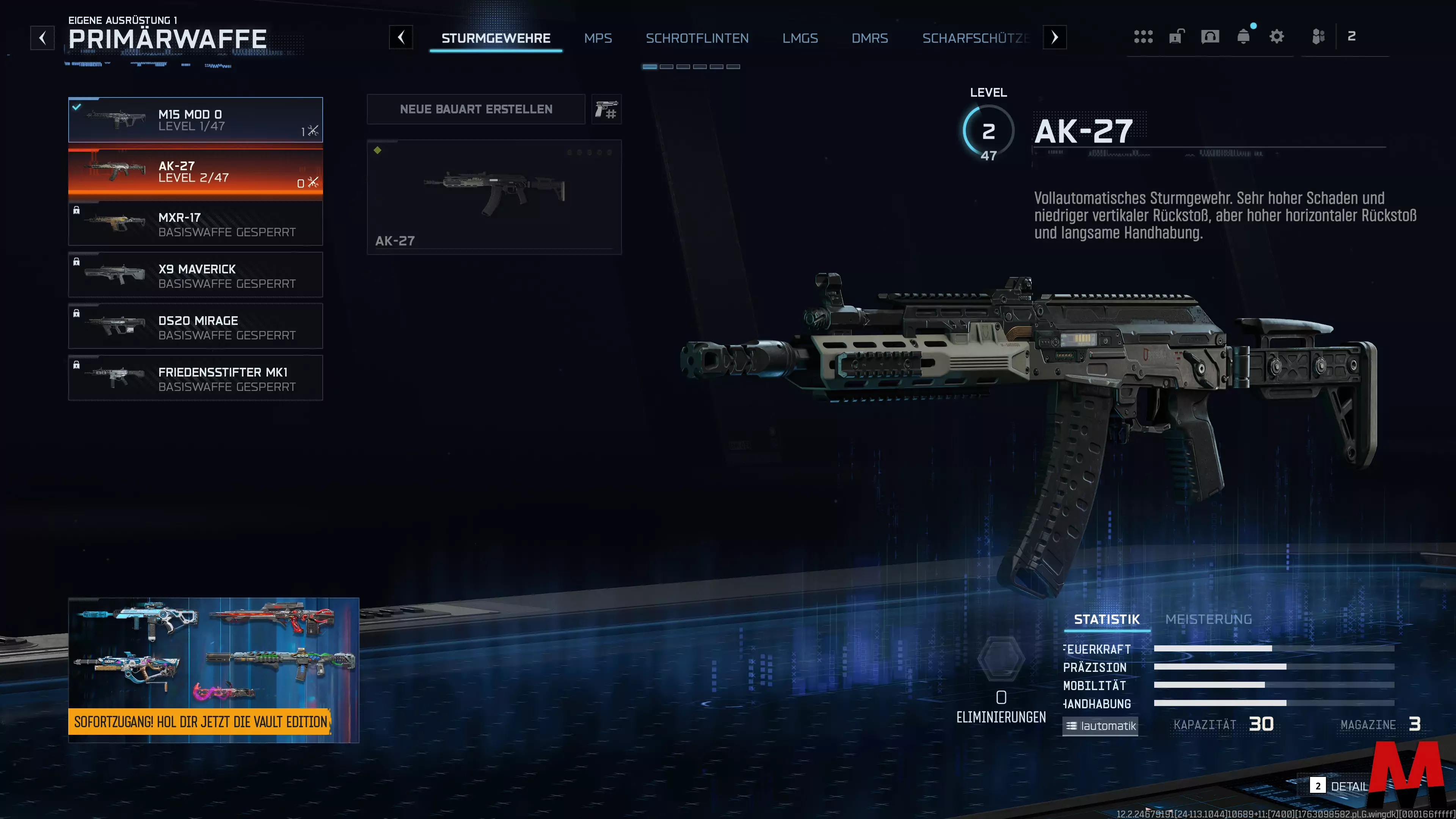Pick the X9 Maverick rifle row
This screenshot has width=1456, height=819.
pos(195,275)
